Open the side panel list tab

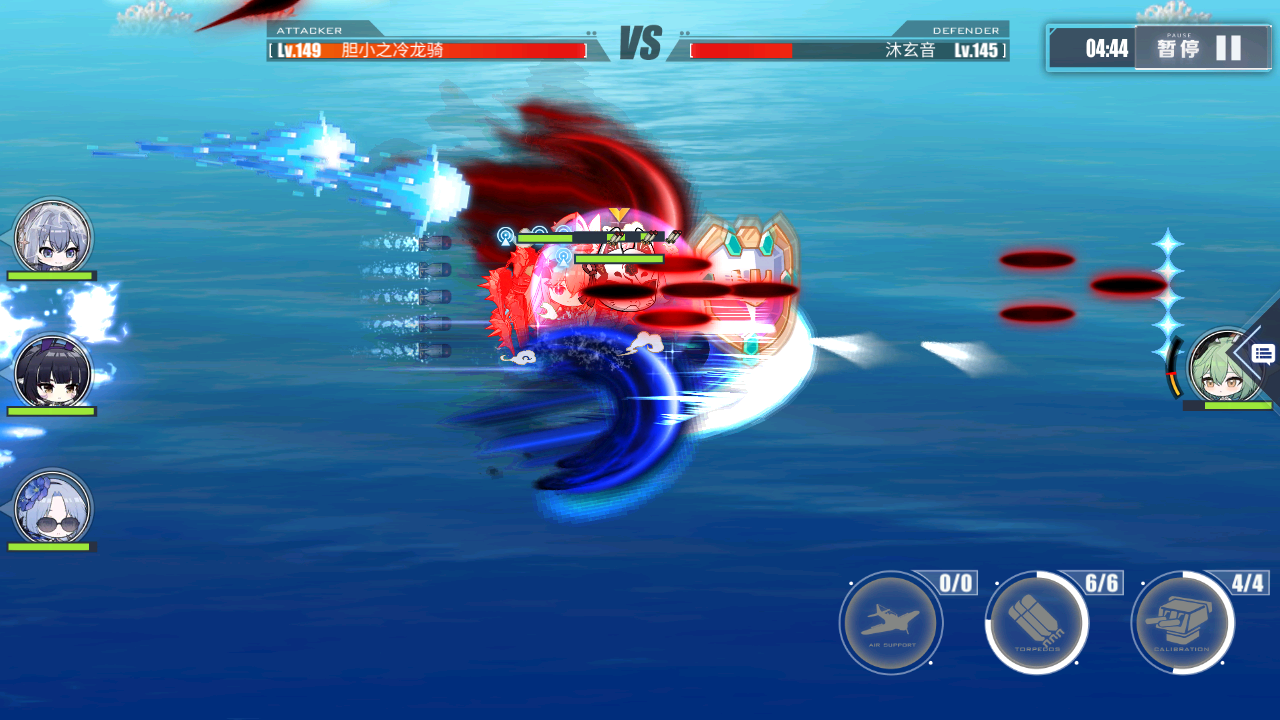click(x=1263, y=353)
